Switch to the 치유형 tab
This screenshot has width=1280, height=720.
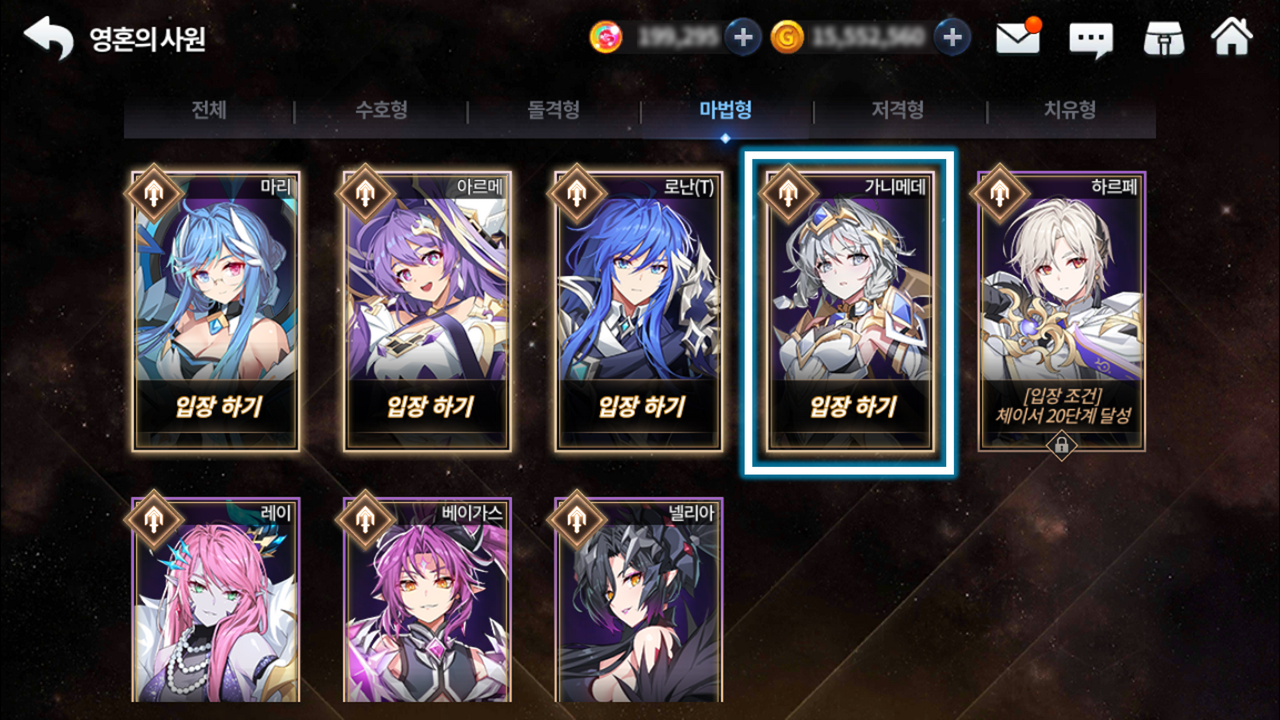point(1070,111)
